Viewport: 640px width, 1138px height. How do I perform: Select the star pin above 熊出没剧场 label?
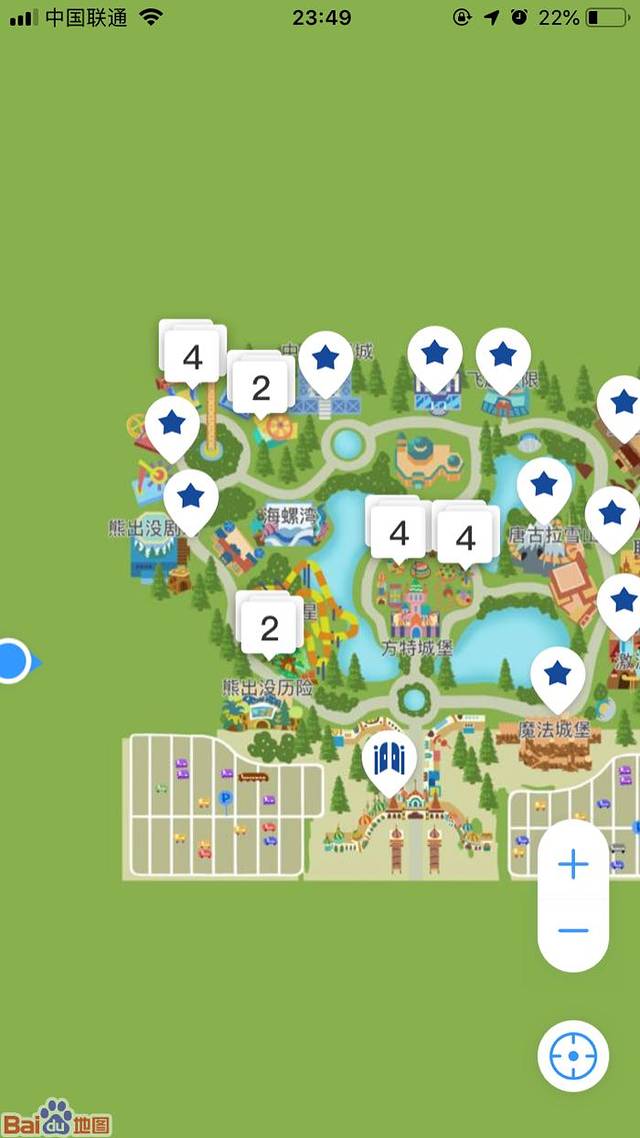click(x=191, y=496)
